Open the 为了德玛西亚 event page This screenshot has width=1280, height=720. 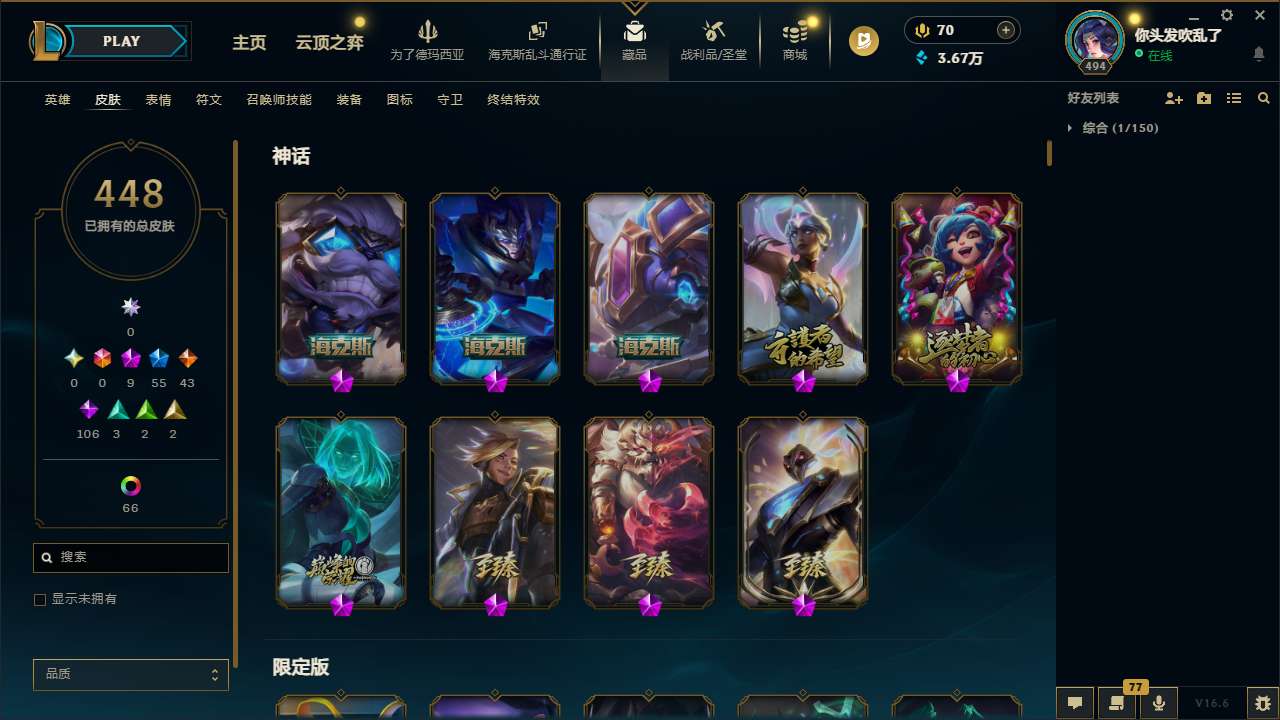point(428,42)
